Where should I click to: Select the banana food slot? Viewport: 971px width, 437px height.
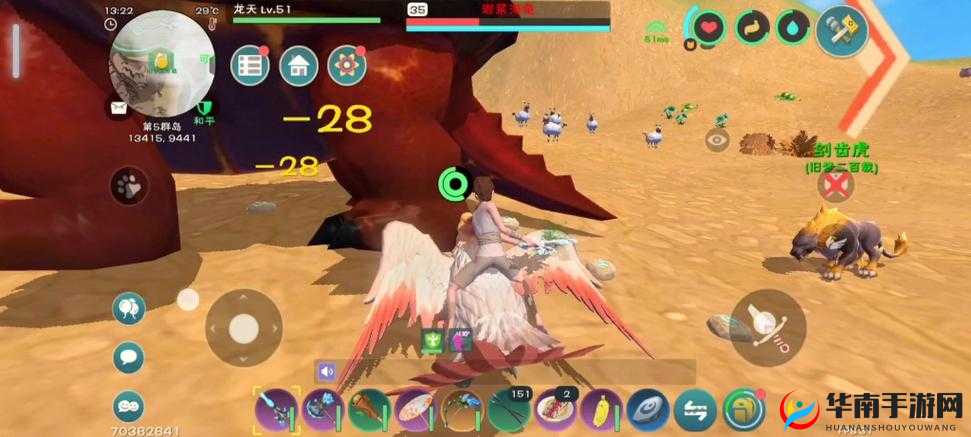[596, 410]
